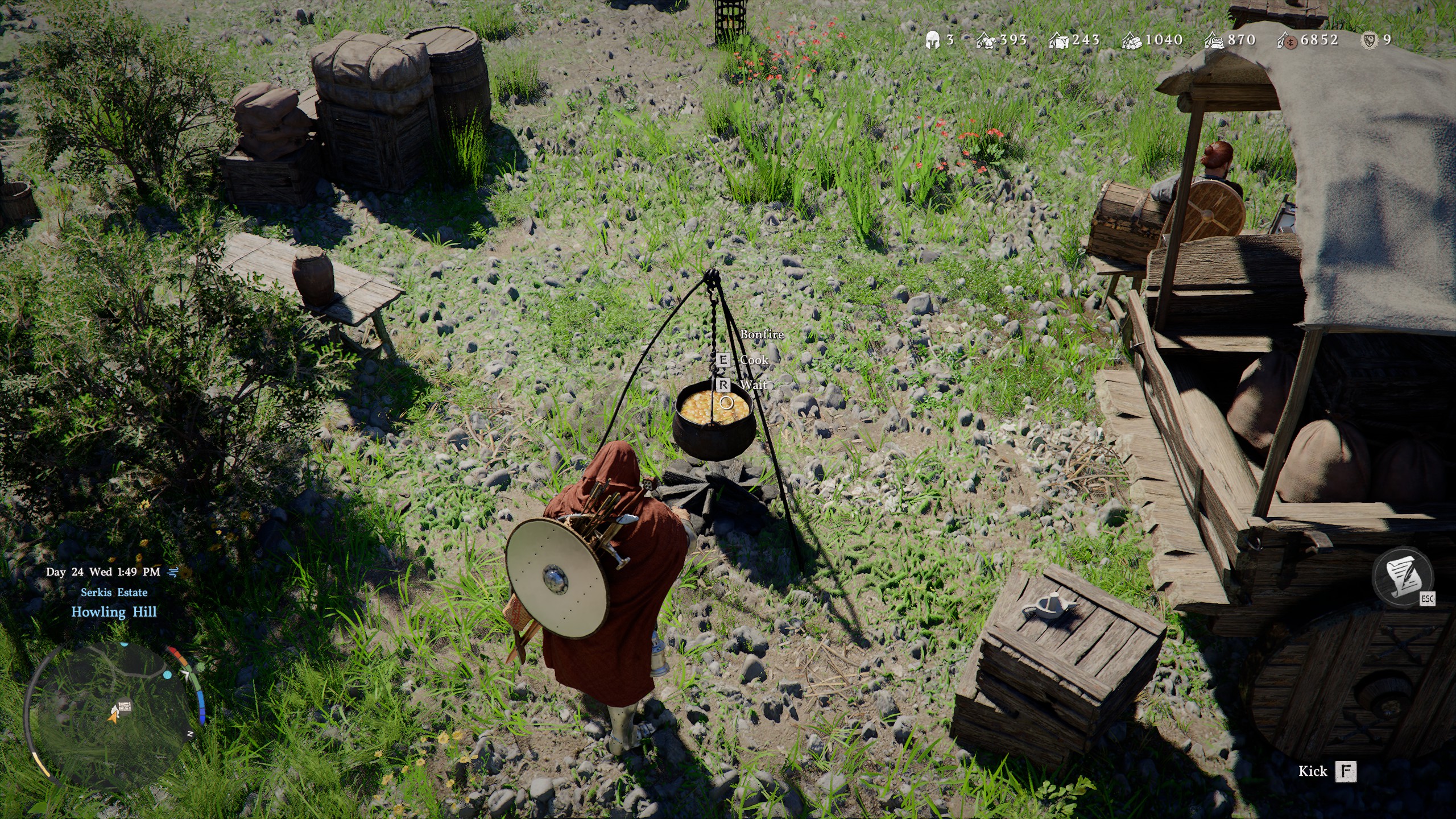Click the campfire marker on the minimap
The image size is (1456, 819).
[x=114, y=711]
